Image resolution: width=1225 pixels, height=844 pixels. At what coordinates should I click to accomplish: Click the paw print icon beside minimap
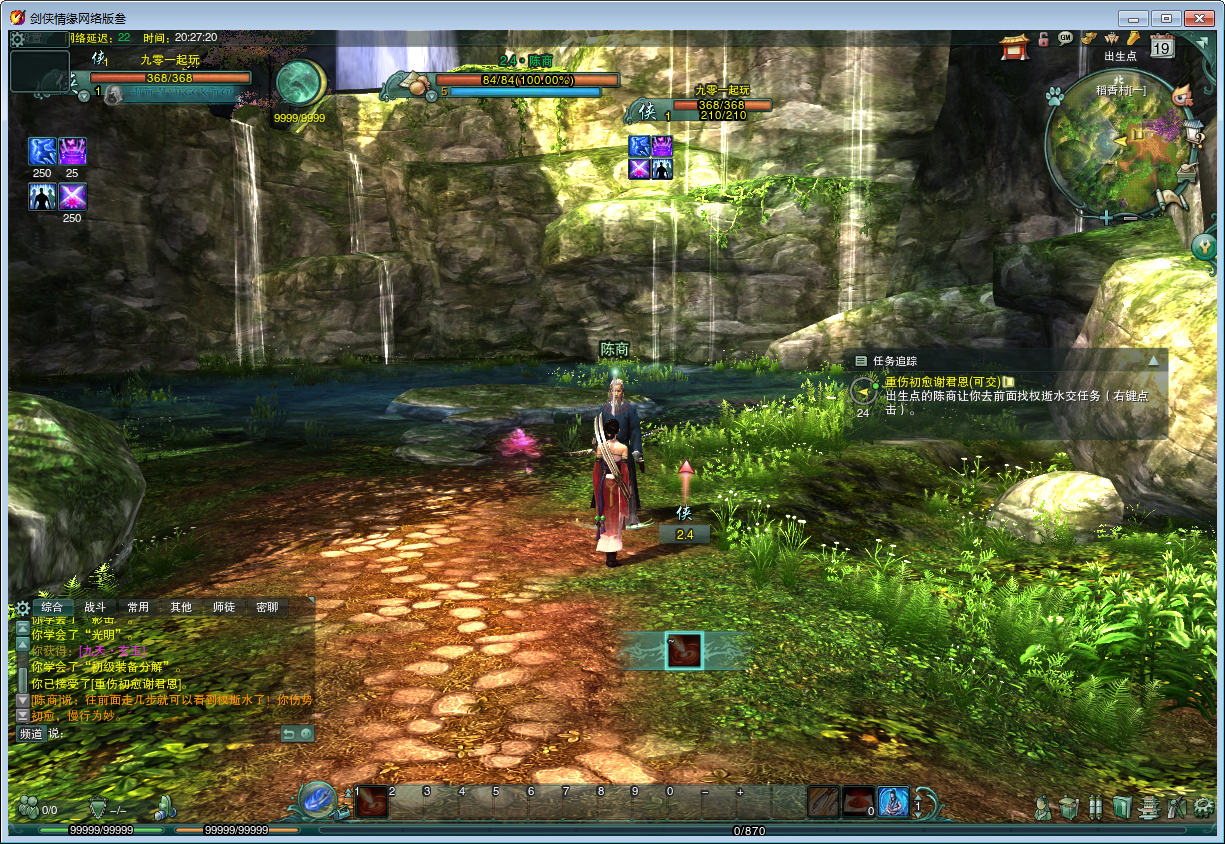tap(1053, 96)
